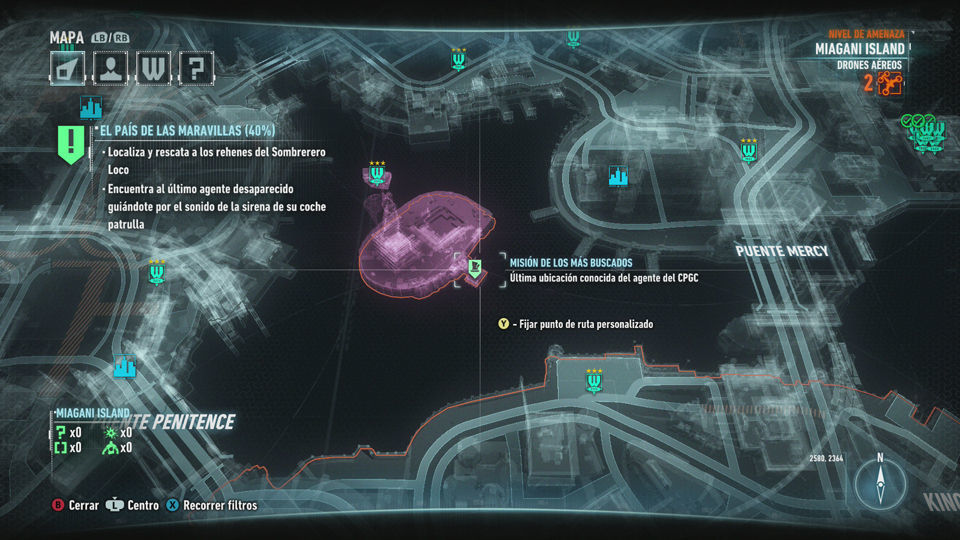Open the W upgrades tab
This screenshot has width=960, height=540.
pos(155,68)
